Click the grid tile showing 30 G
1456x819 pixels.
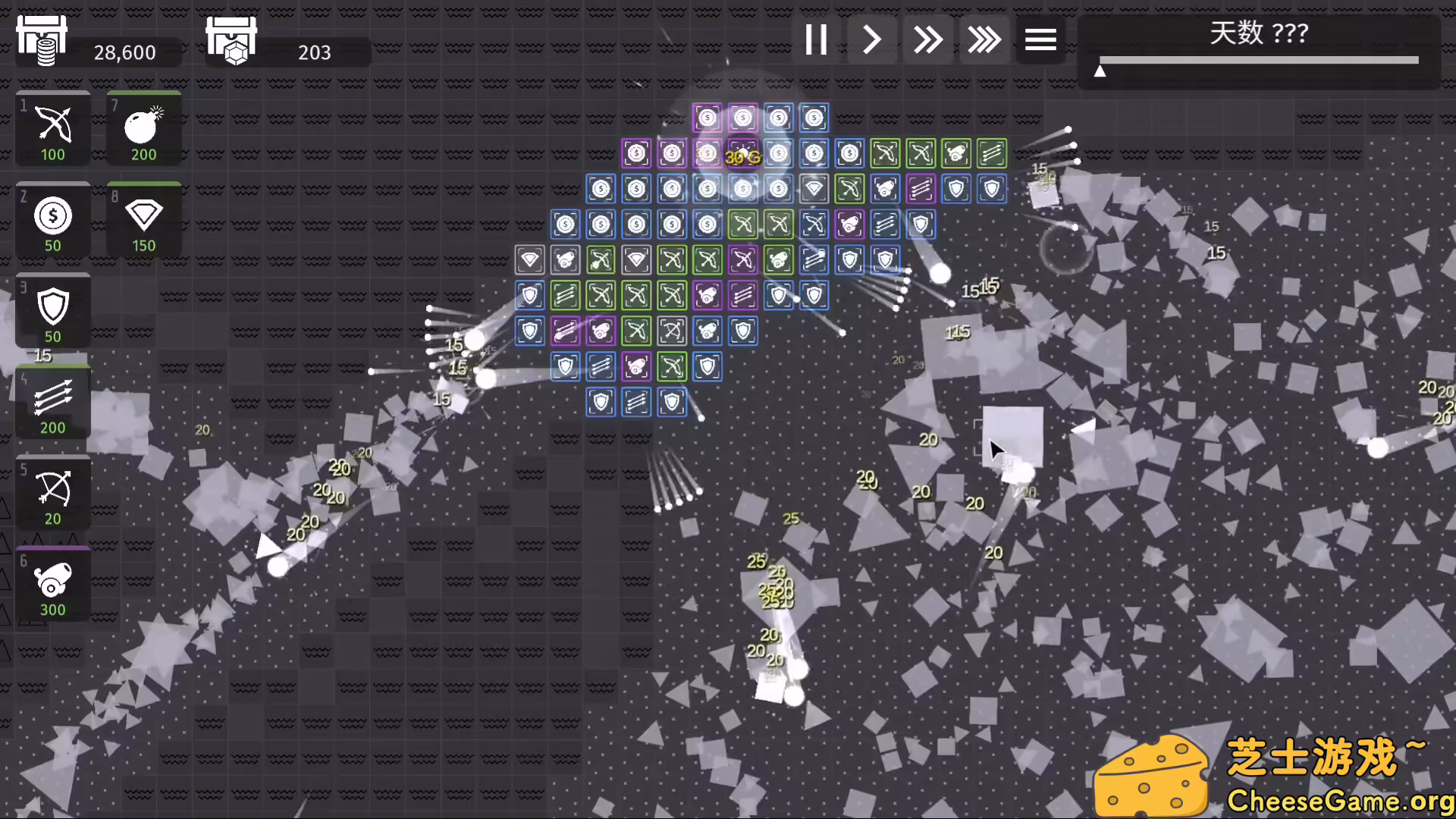[742, 153]
